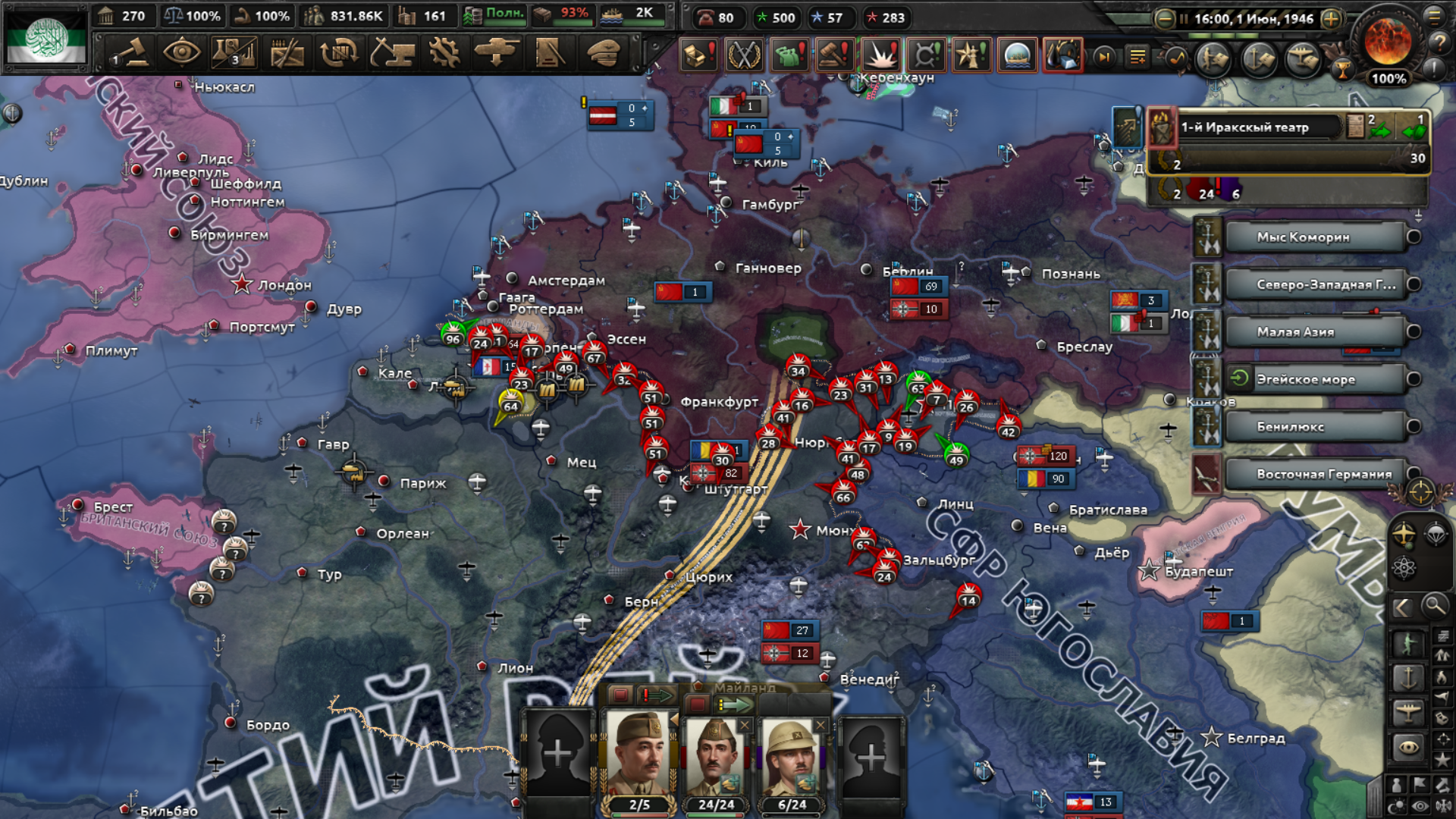Open the research and industry flask menu
Screen dimensions: 1456x819
[234, 53]
